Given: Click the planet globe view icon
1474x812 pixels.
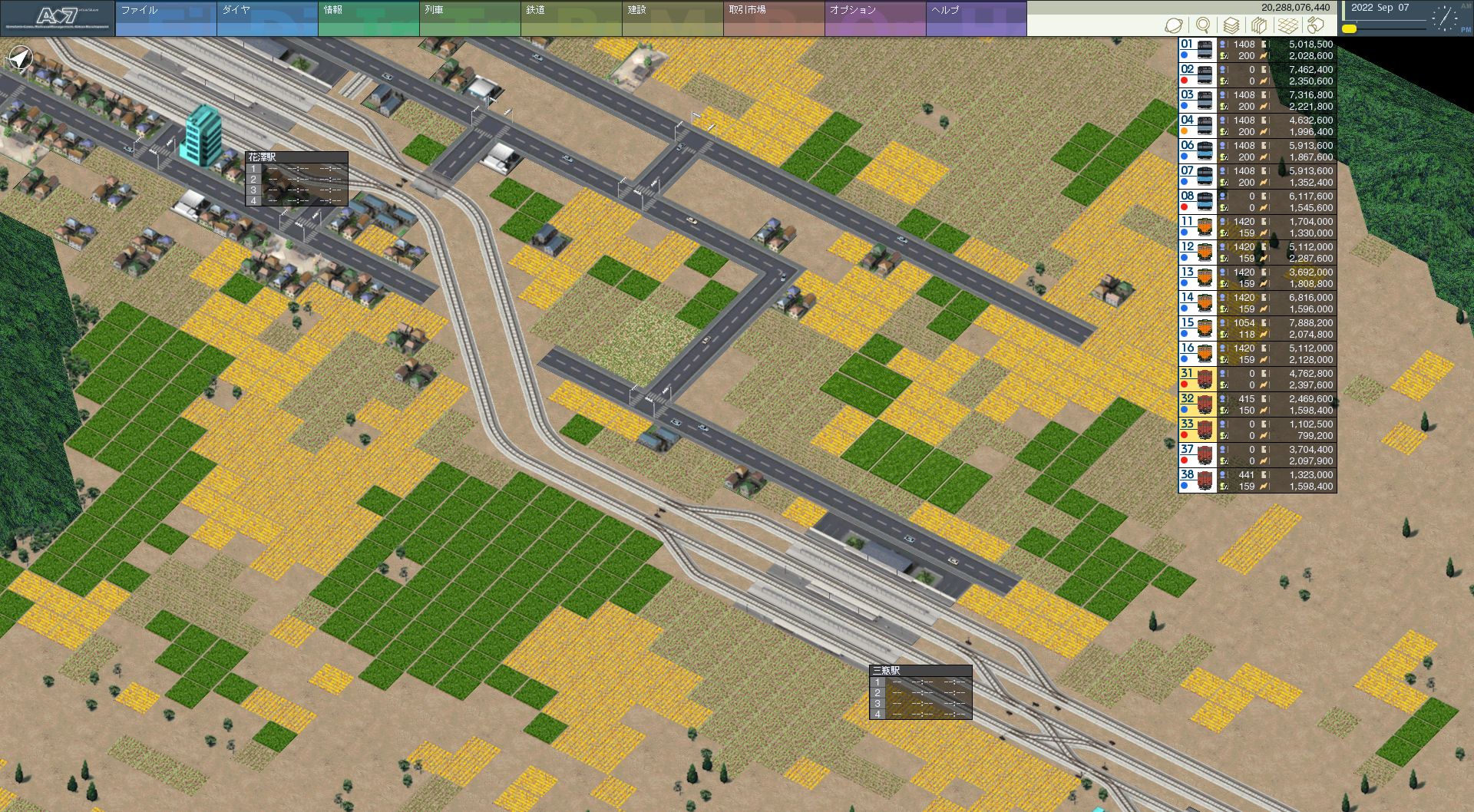Looking at the screenshot, I should pos(1174,25).
